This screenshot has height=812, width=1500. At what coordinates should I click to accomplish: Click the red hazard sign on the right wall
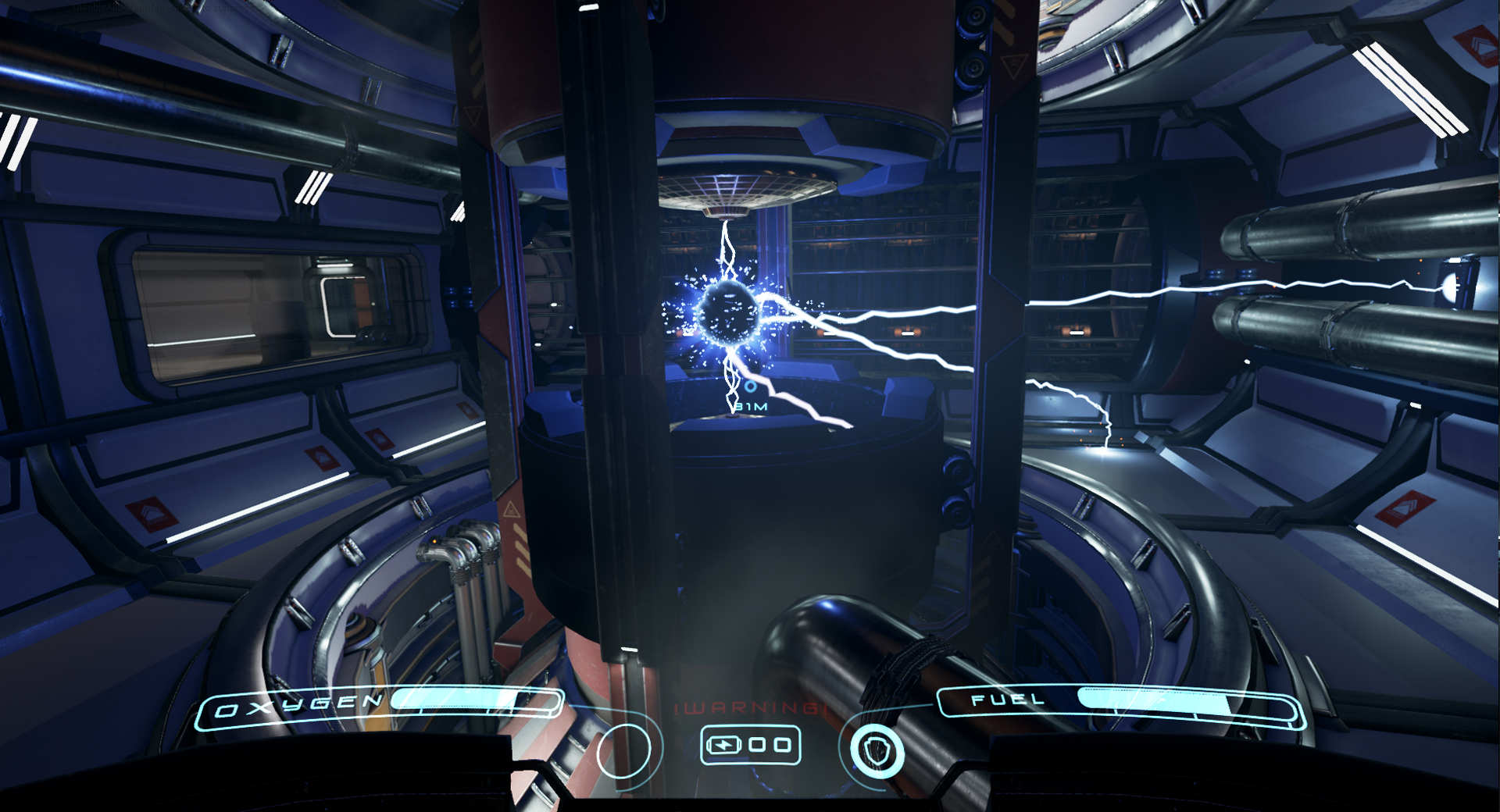tap(1405, 509)
